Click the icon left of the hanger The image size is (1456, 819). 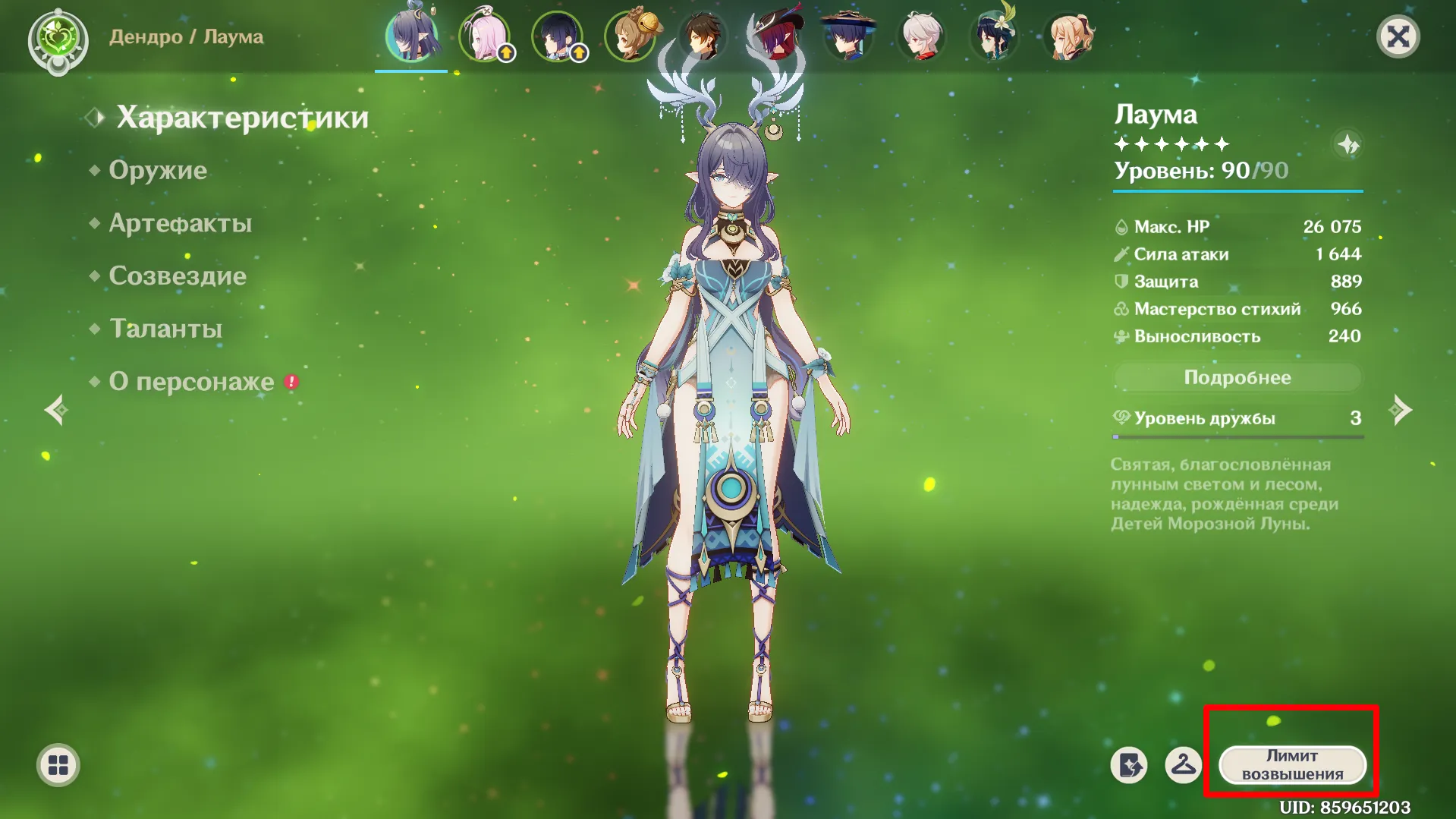1129,765
